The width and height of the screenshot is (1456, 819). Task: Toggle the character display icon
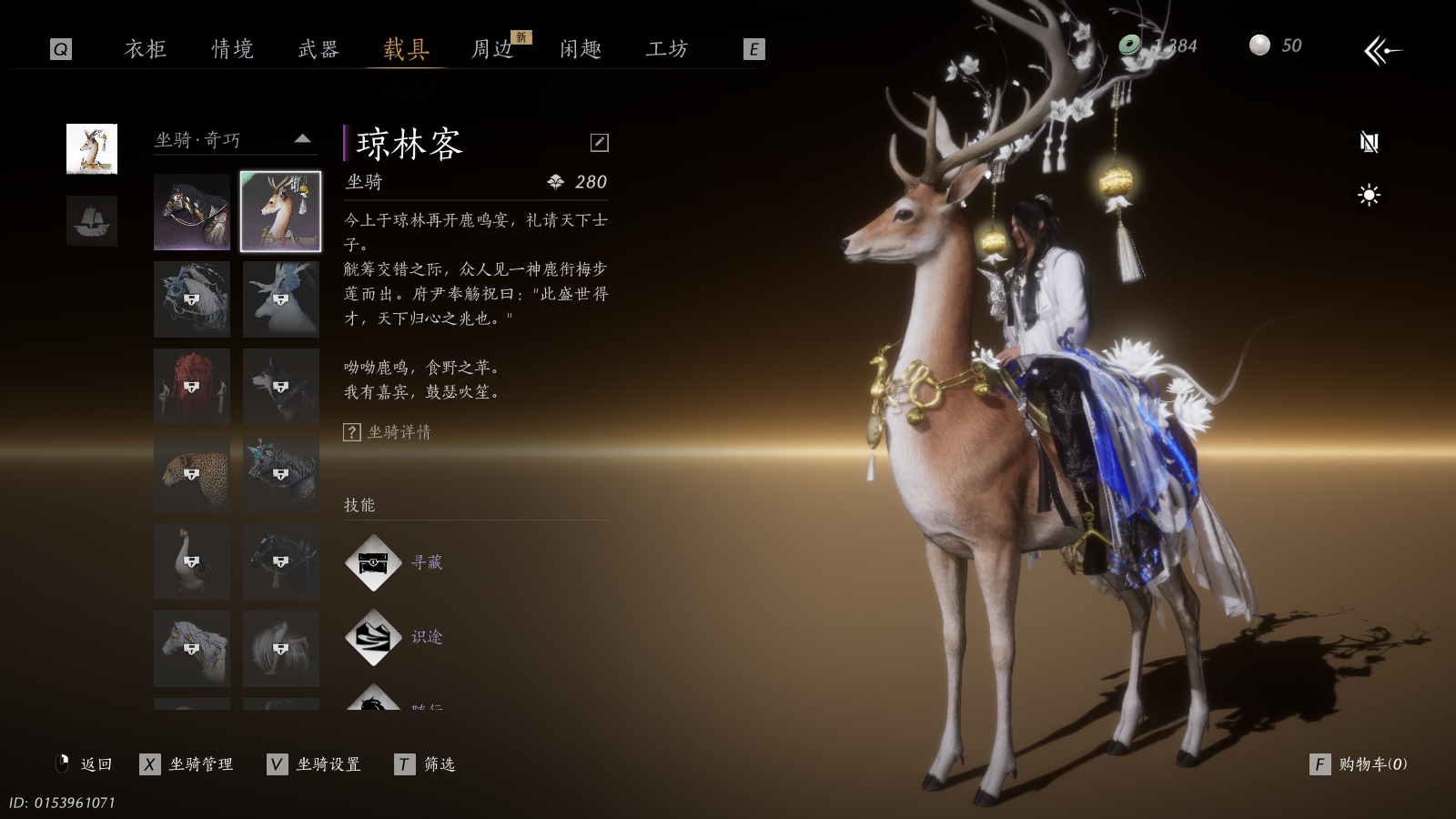(1369, 142)
